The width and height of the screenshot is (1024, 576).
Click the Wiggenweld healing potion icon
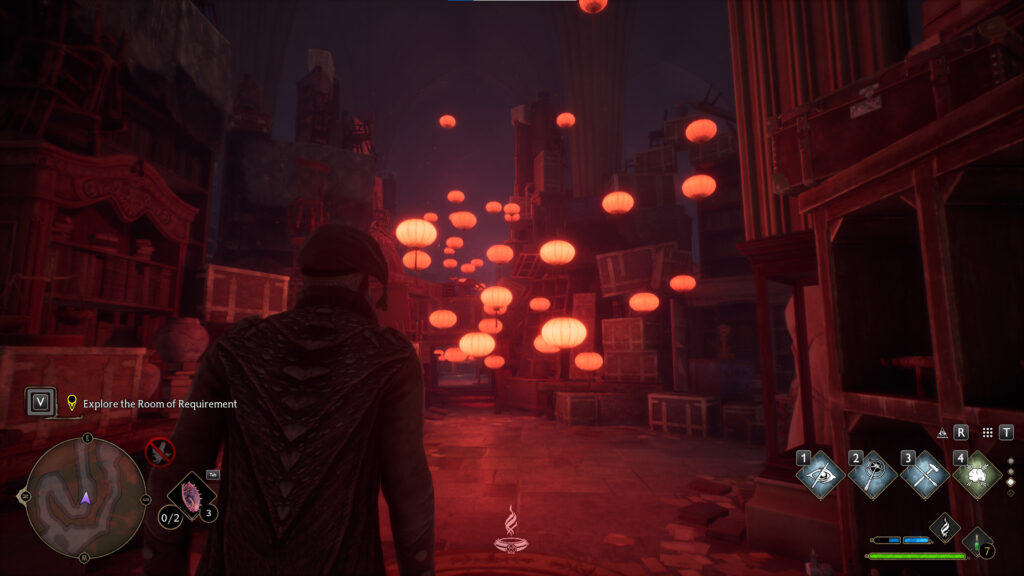pyautogui.click(x=977, y=541)
